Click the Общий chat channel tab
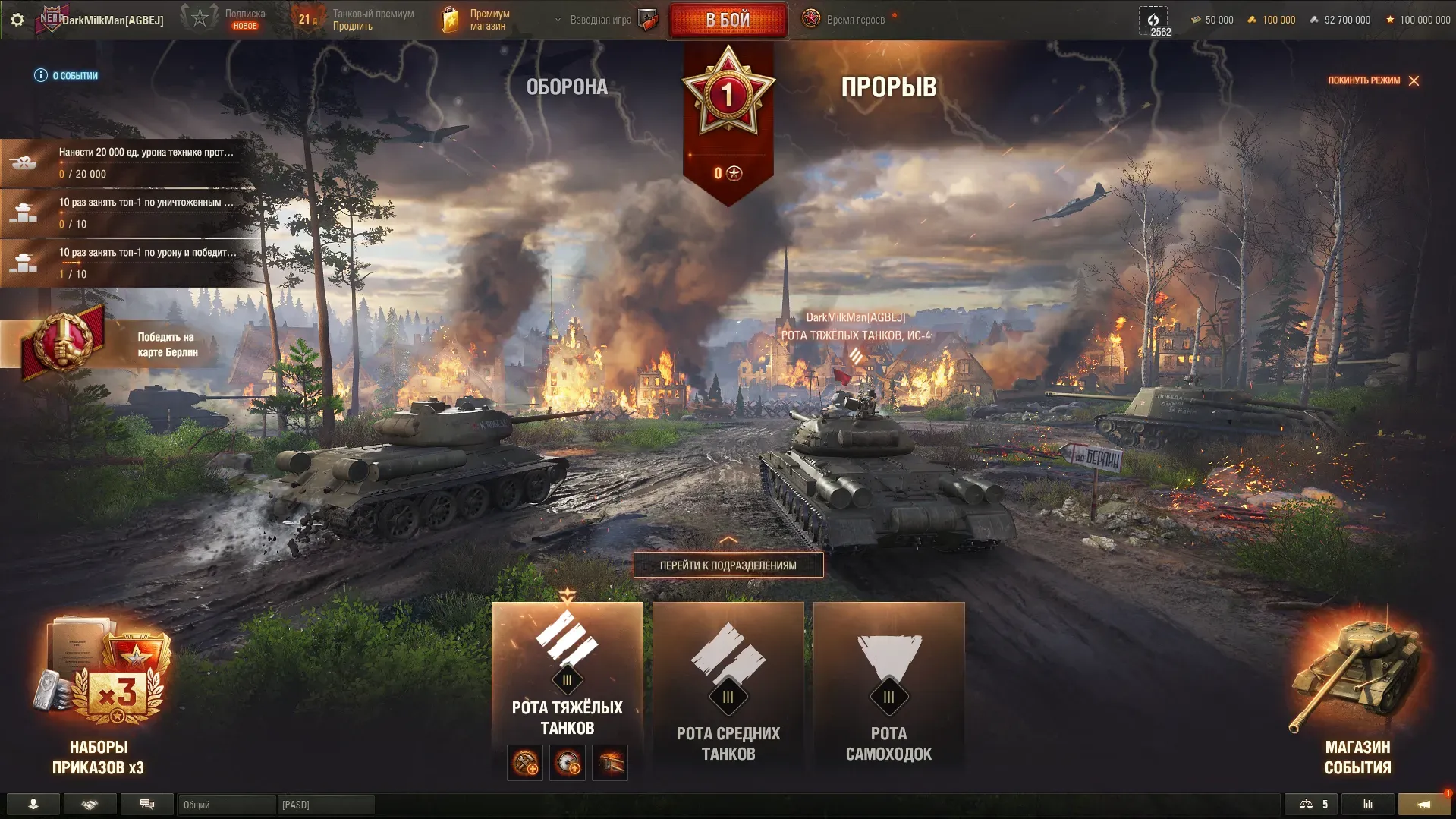The height and width of the screenshot is (819, 1456). pos(226,805)
